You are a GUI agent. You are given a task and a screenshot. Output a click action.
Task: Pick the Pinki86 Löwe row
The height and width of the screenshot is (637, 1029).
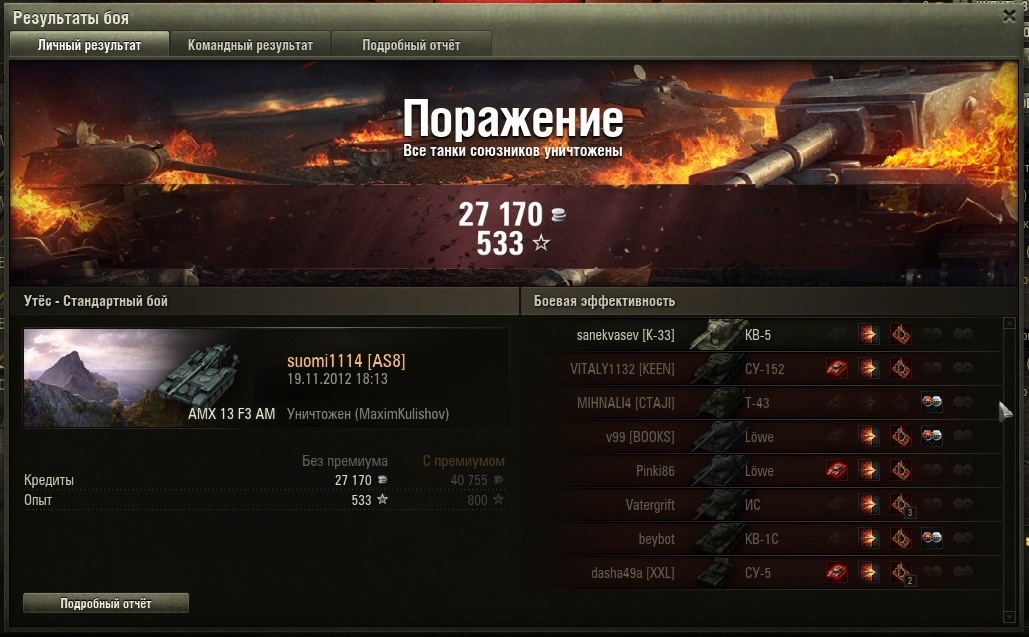[760, 471]
